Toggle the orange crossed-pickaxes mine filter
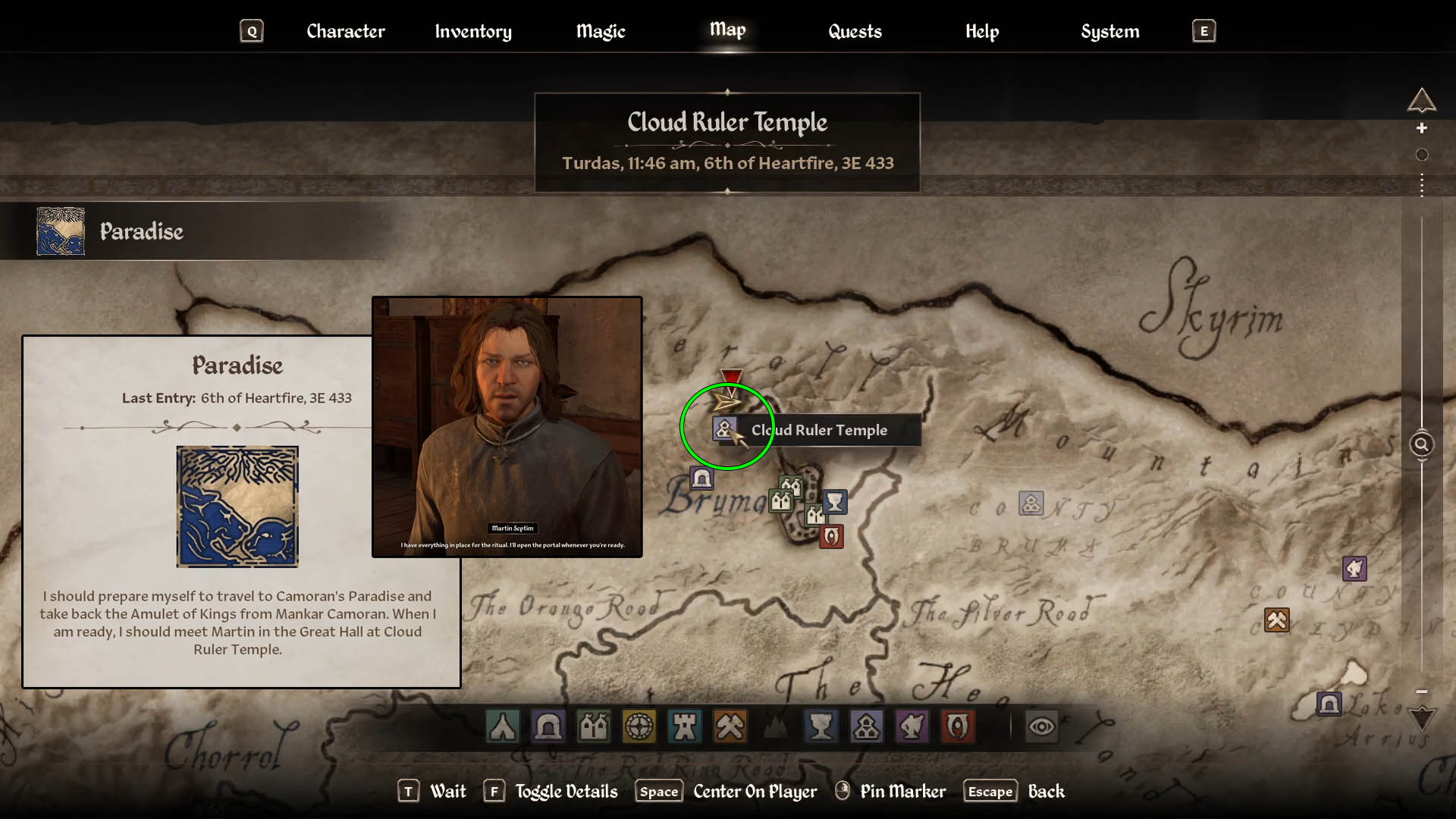This screenshot has width=1456, height=819. (x=730, y=726)
